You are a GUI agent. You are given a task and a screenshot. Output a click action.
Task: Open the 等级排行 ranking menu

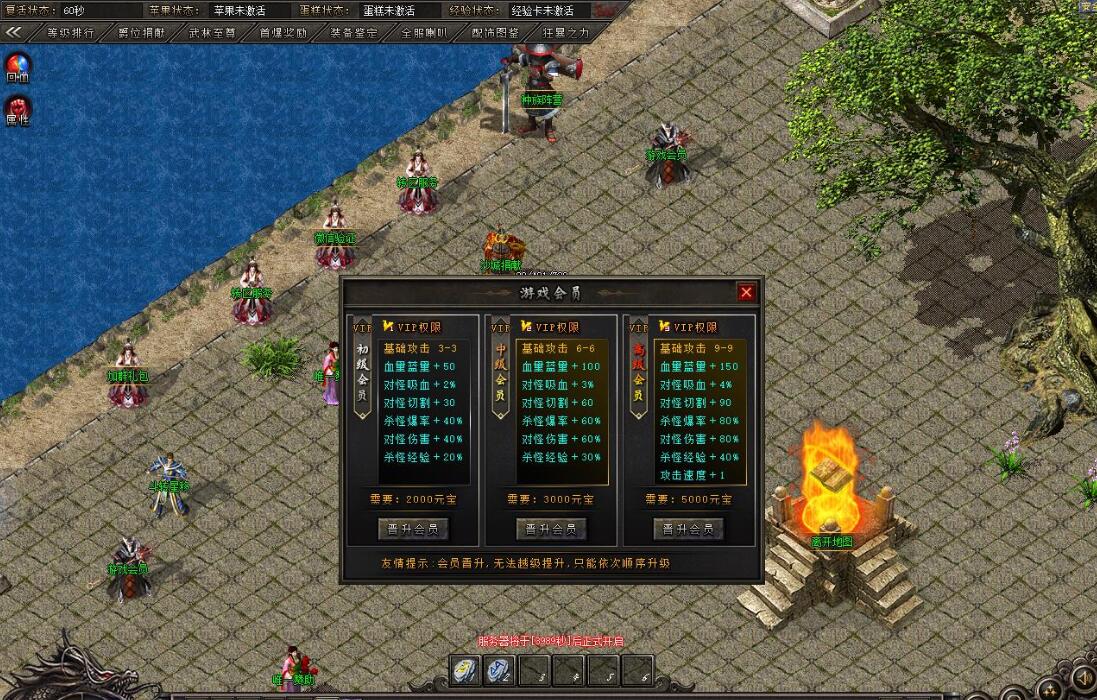point(71,32)
